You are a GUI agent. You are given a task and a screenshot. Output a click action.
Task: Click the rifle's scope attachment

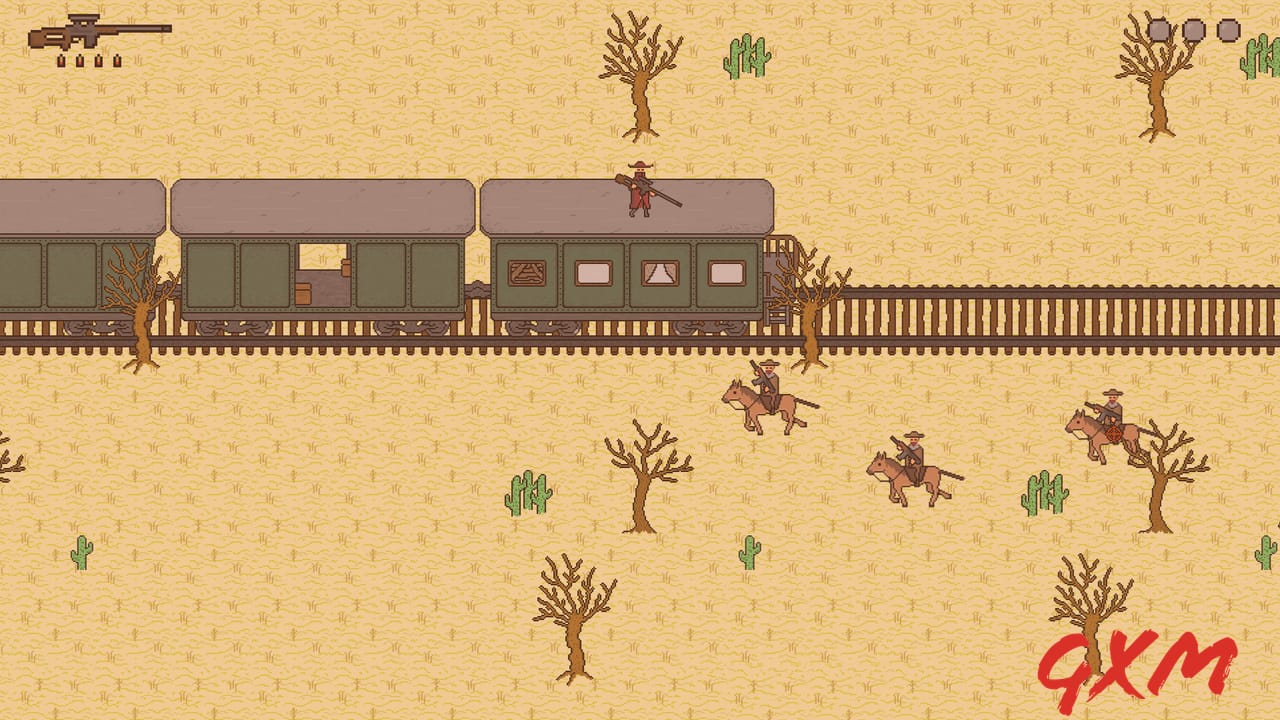point(84,17)
